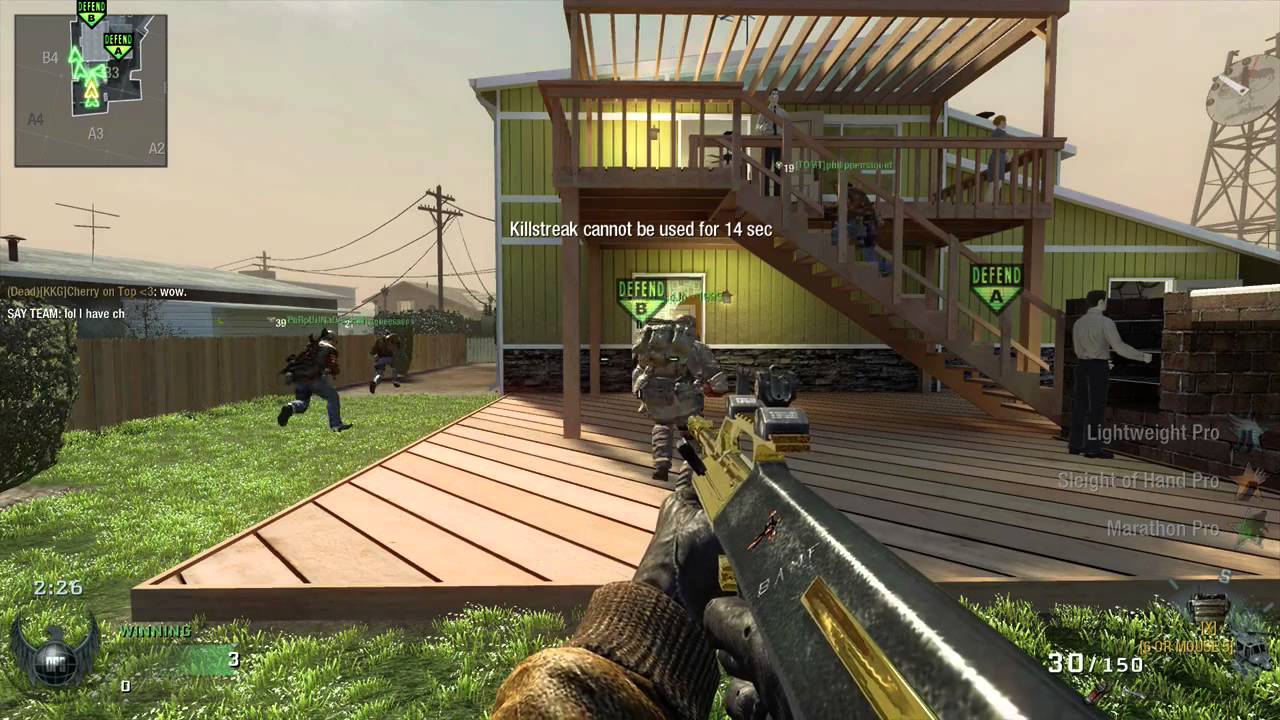Select the Defend A marker on the minimap
Viewport: 1280px width, 720px height.
click(x=118, y=44)
